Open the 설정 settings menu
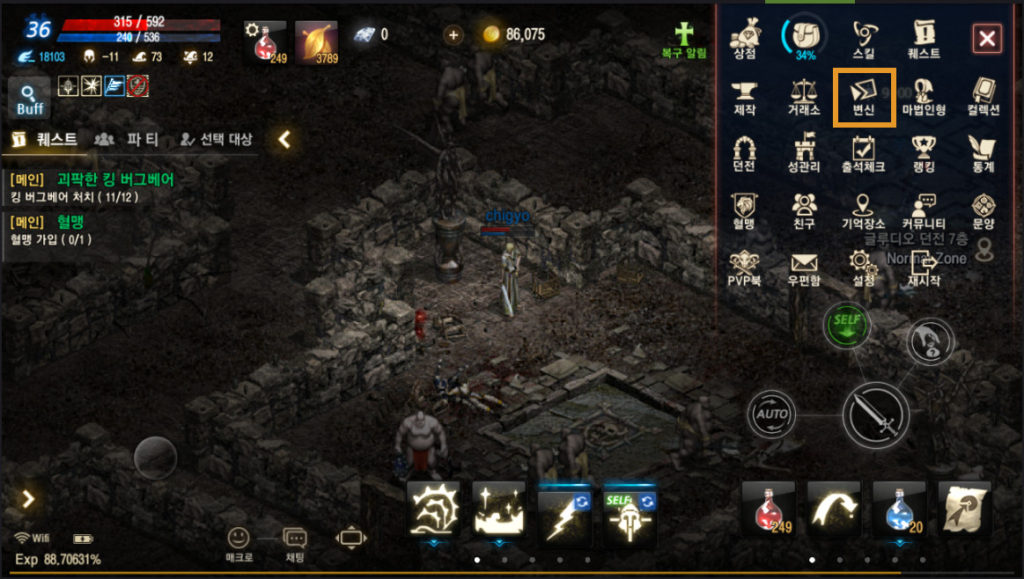 [x=864, y=268]
